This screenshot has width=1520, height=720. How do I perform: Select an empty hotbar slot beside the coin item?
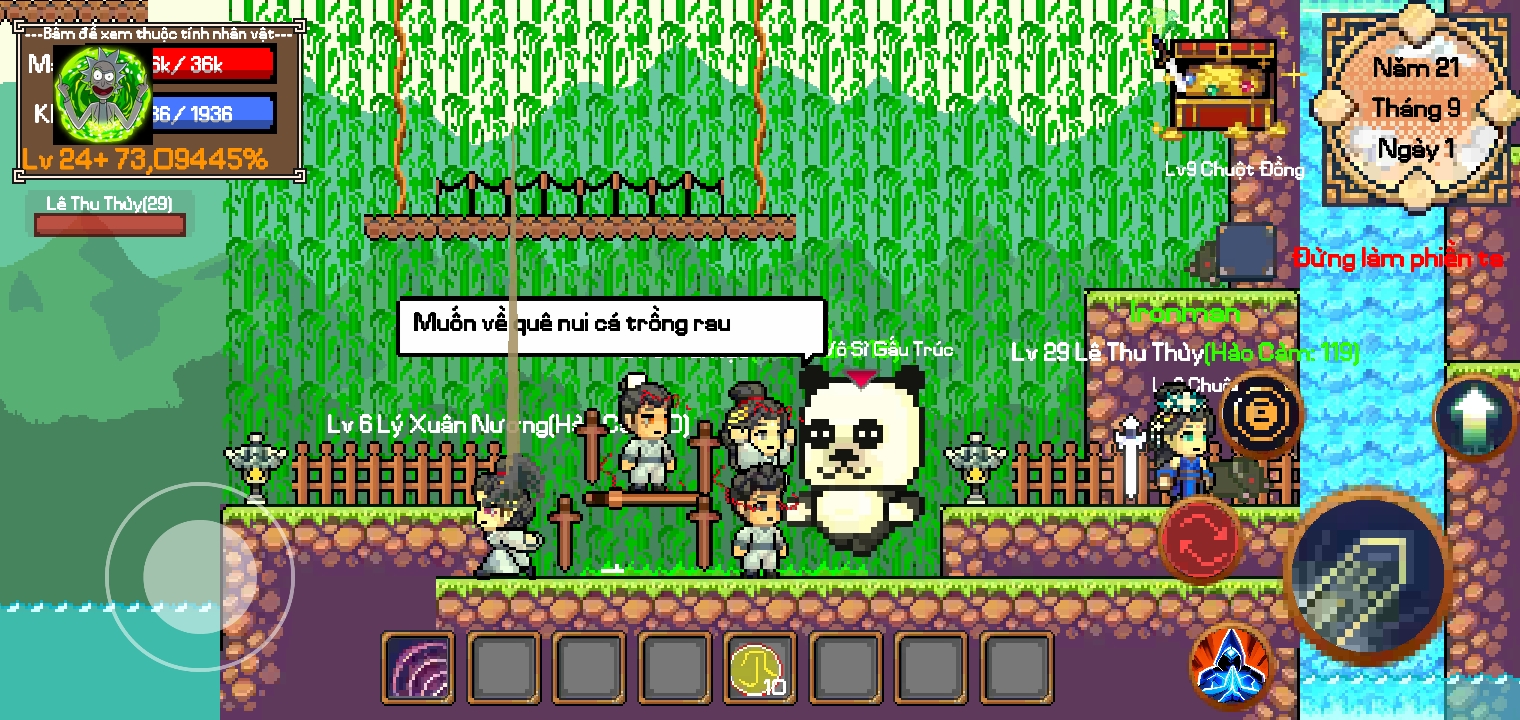click(x=846, y=667)
